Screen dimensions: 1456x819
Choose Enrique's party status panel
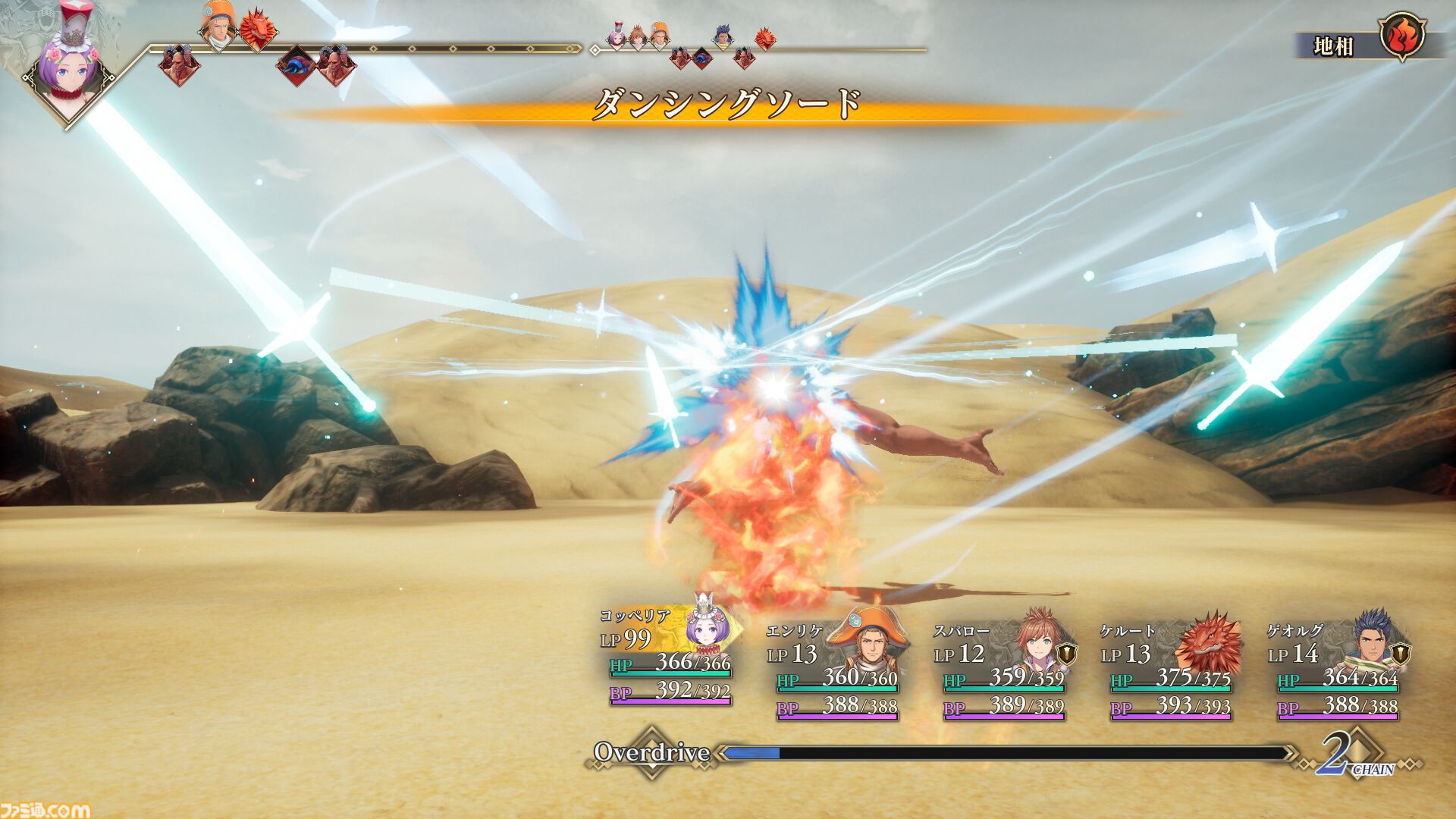pyautogui.click(x=836, y=670)
